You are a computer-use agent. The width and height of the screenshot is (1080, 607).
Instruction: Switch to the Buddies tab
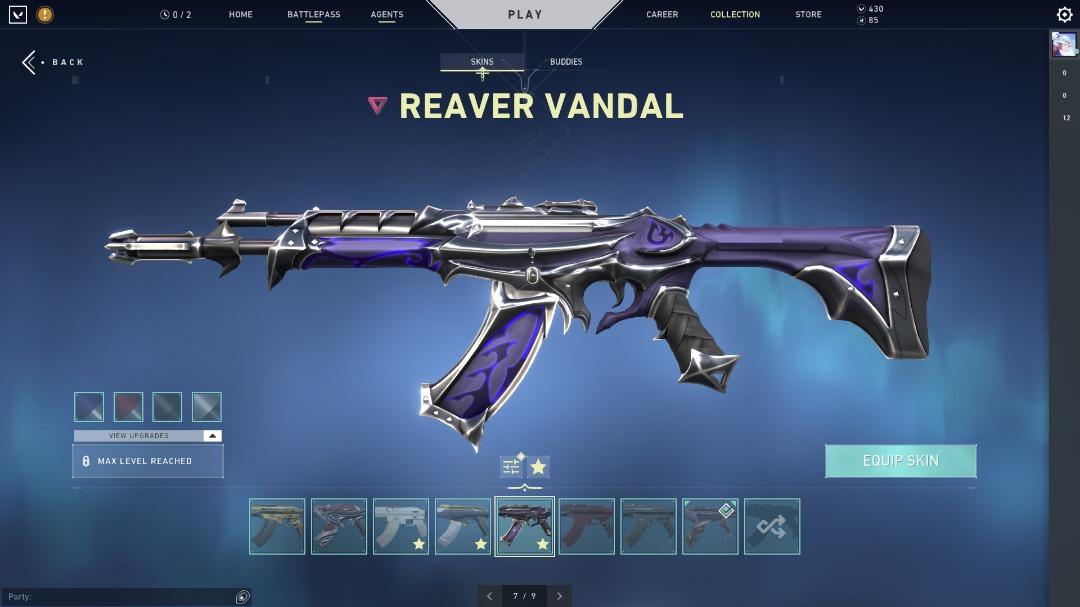click(x=566, y=62)
